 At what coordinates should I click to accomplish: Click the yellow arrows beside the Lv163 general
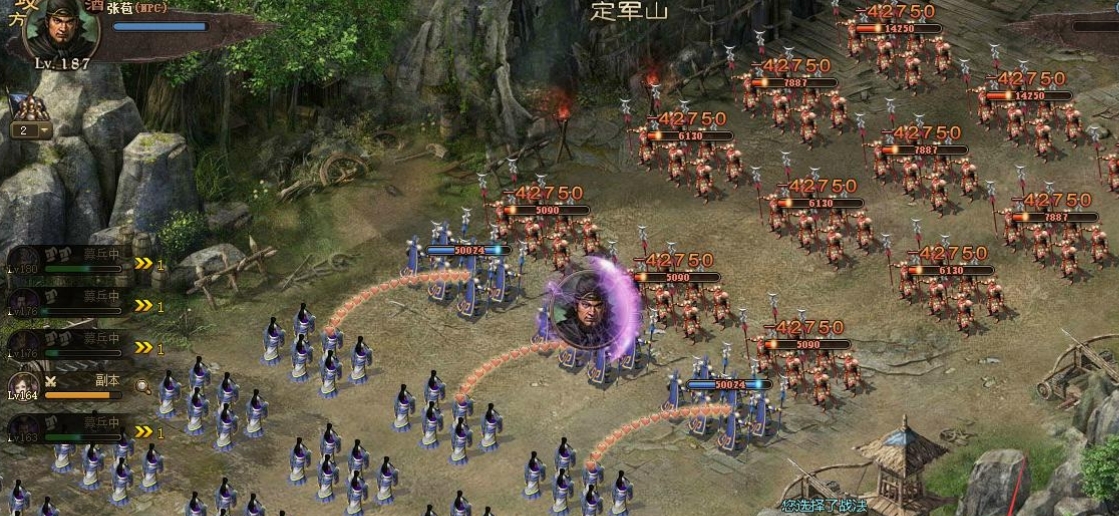point(144,432)
